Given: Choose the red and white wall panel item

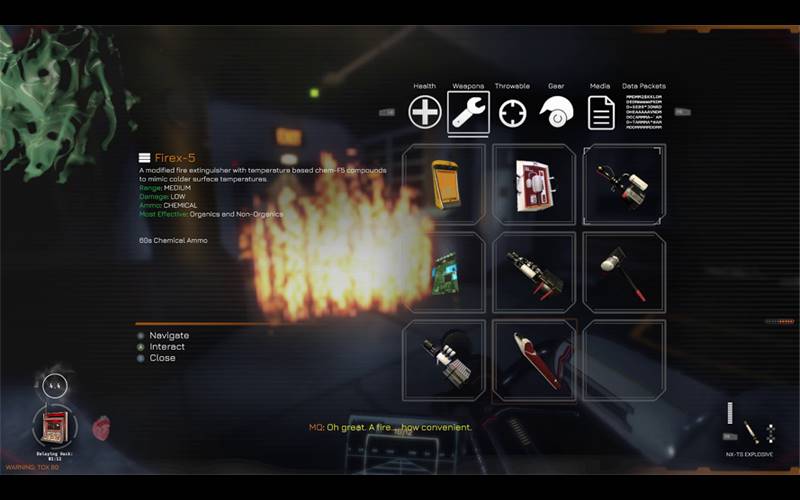Looking at the screenshot, I should click(x=534, y=183).
